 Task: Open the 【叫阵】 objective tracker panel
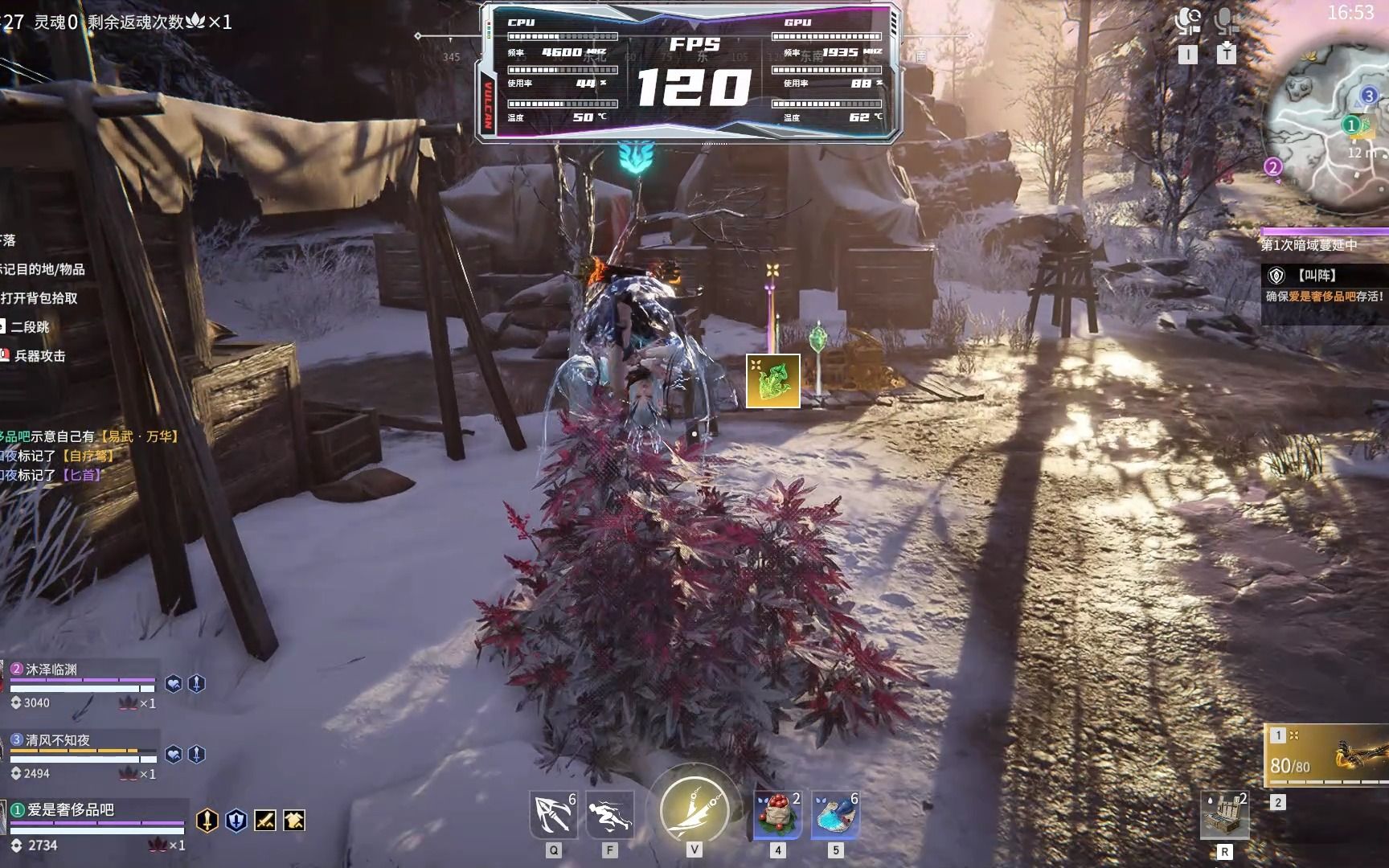(x=1325, y=285)
